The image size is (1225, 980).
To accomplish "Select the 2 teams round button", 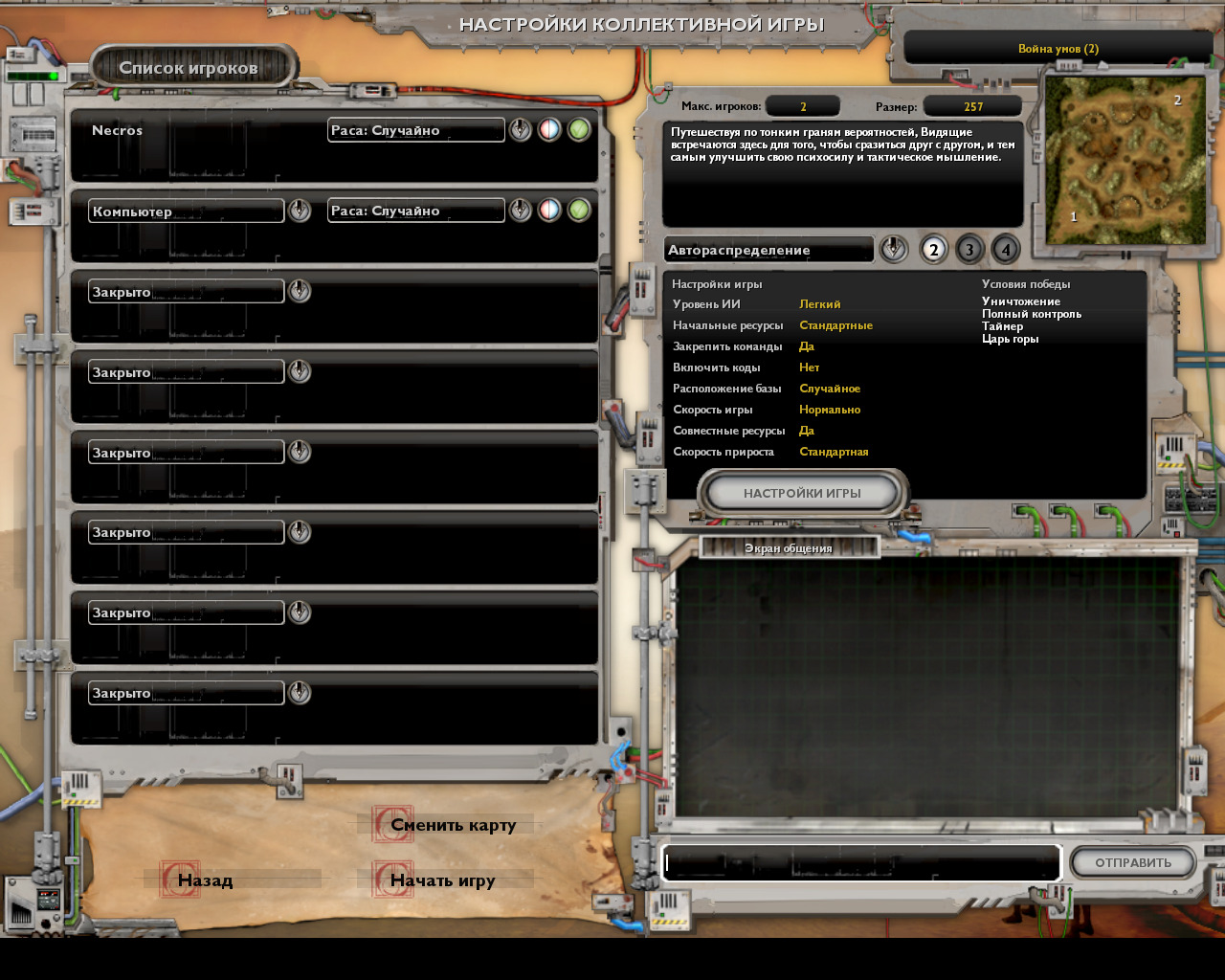I will point(933,250).
